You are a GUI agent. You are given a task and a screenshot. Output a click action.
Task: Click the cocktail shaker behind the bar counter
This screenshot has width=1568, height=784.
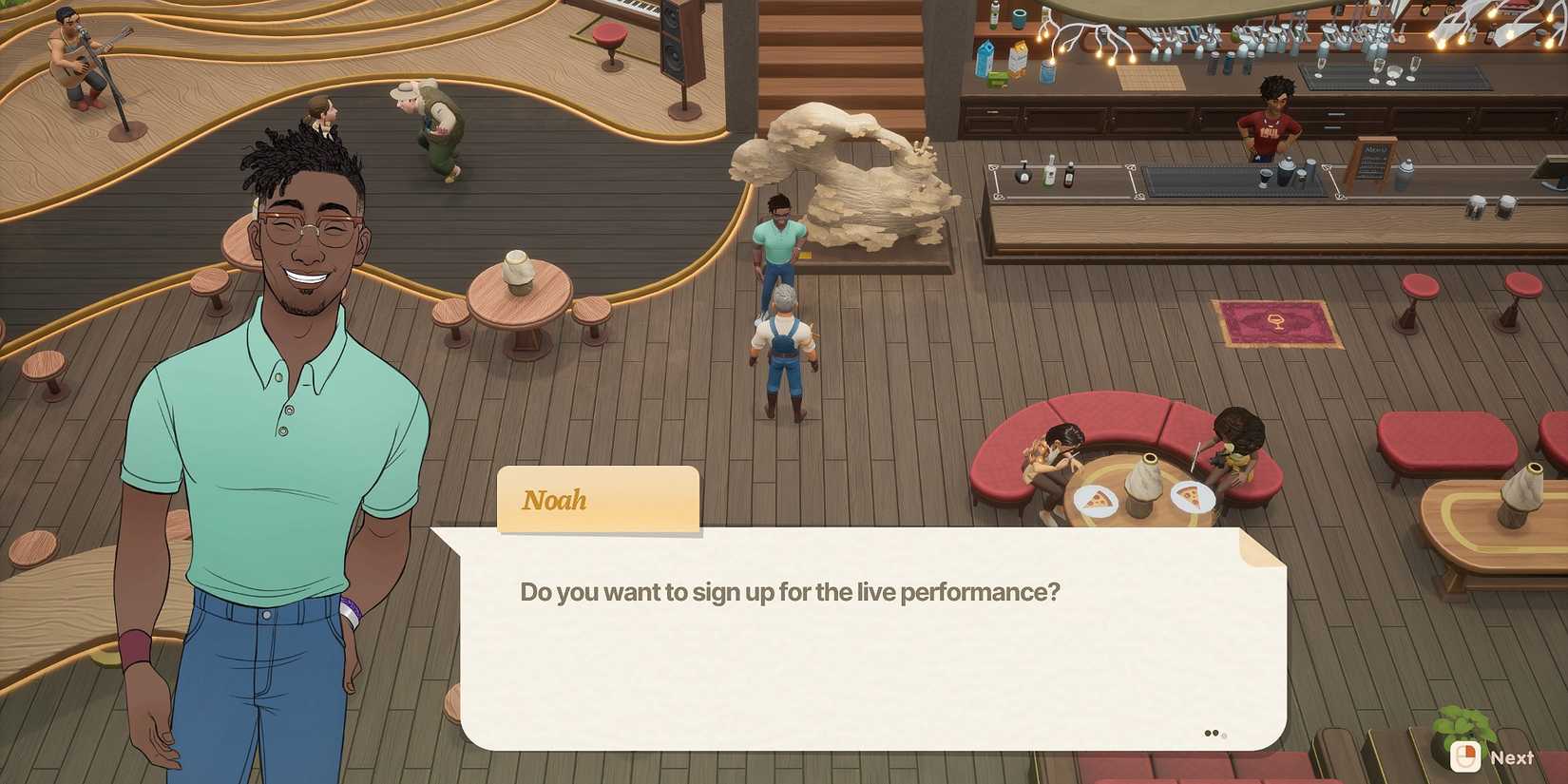pyautogui.click(x=1286, y=171)
